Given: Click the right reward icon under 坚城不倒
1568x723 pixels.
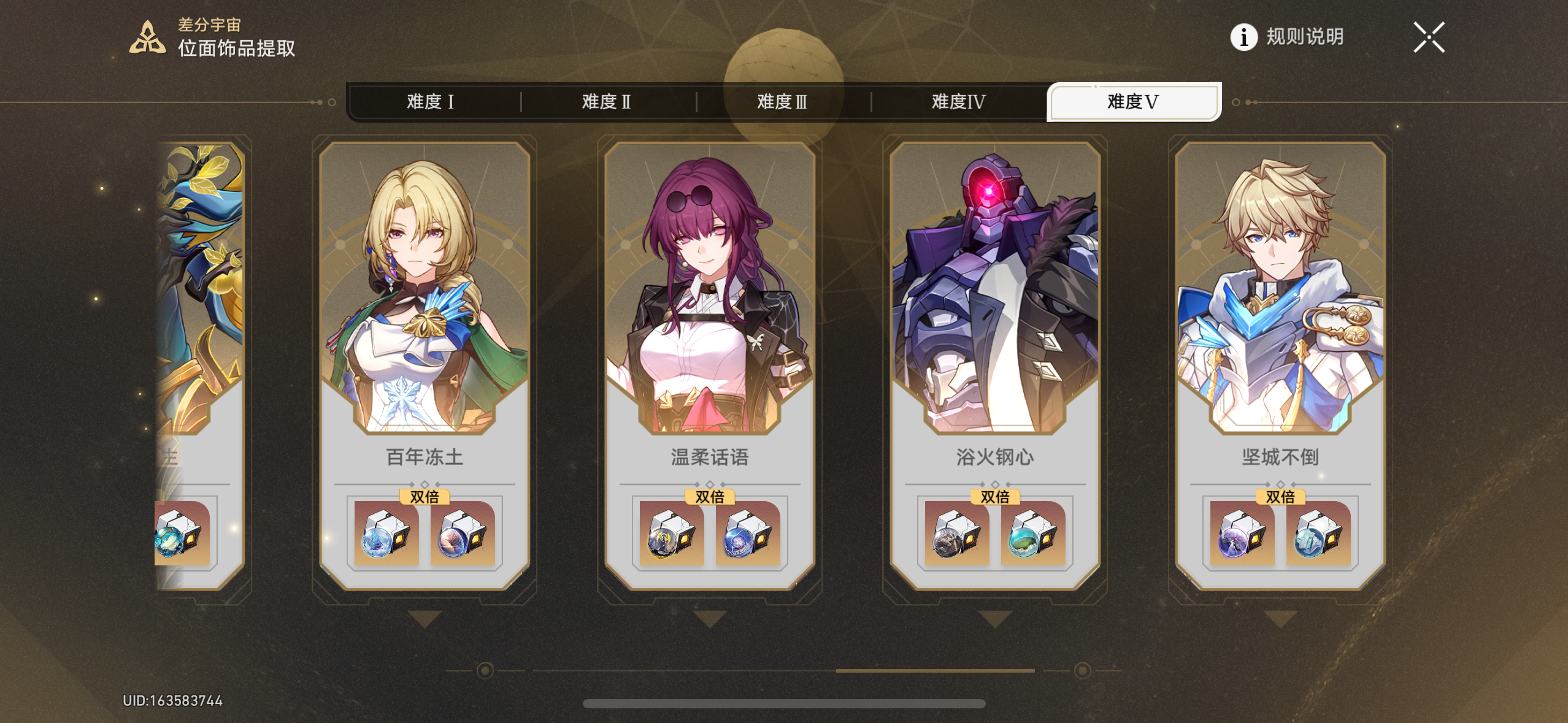Looking at the screenshot, I should [1317, 535].
